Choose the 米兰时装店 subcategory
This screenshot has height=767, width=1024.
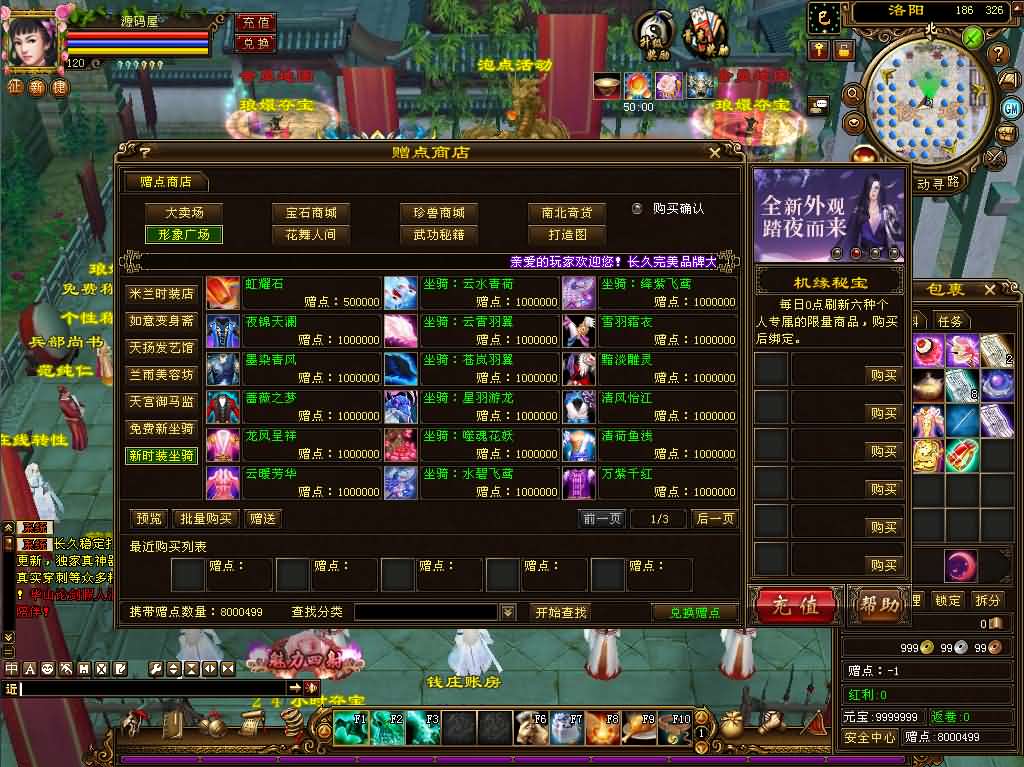click(x=162, y=294)
